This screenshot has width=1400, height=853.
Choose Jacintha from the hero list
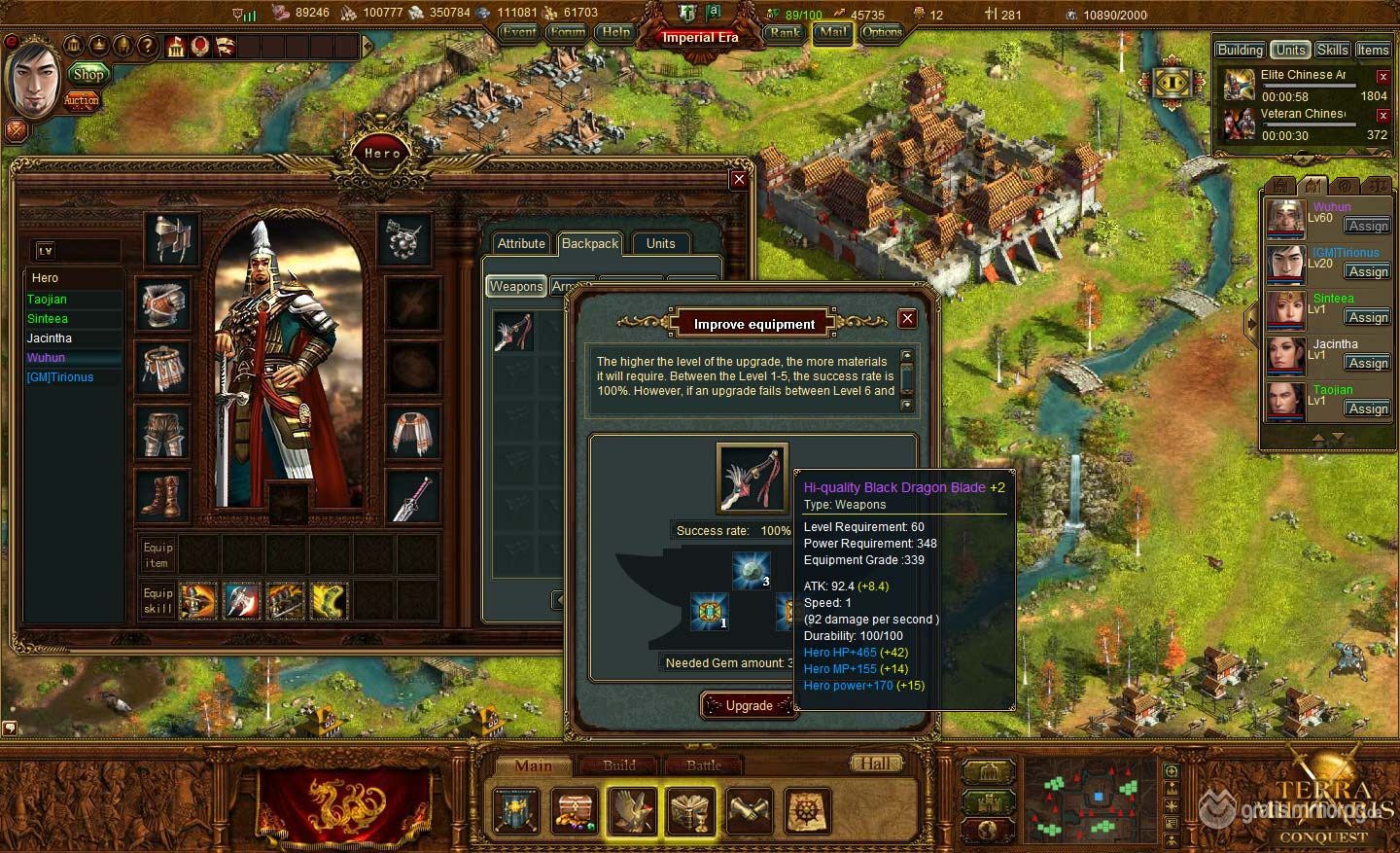coord(50,338)
